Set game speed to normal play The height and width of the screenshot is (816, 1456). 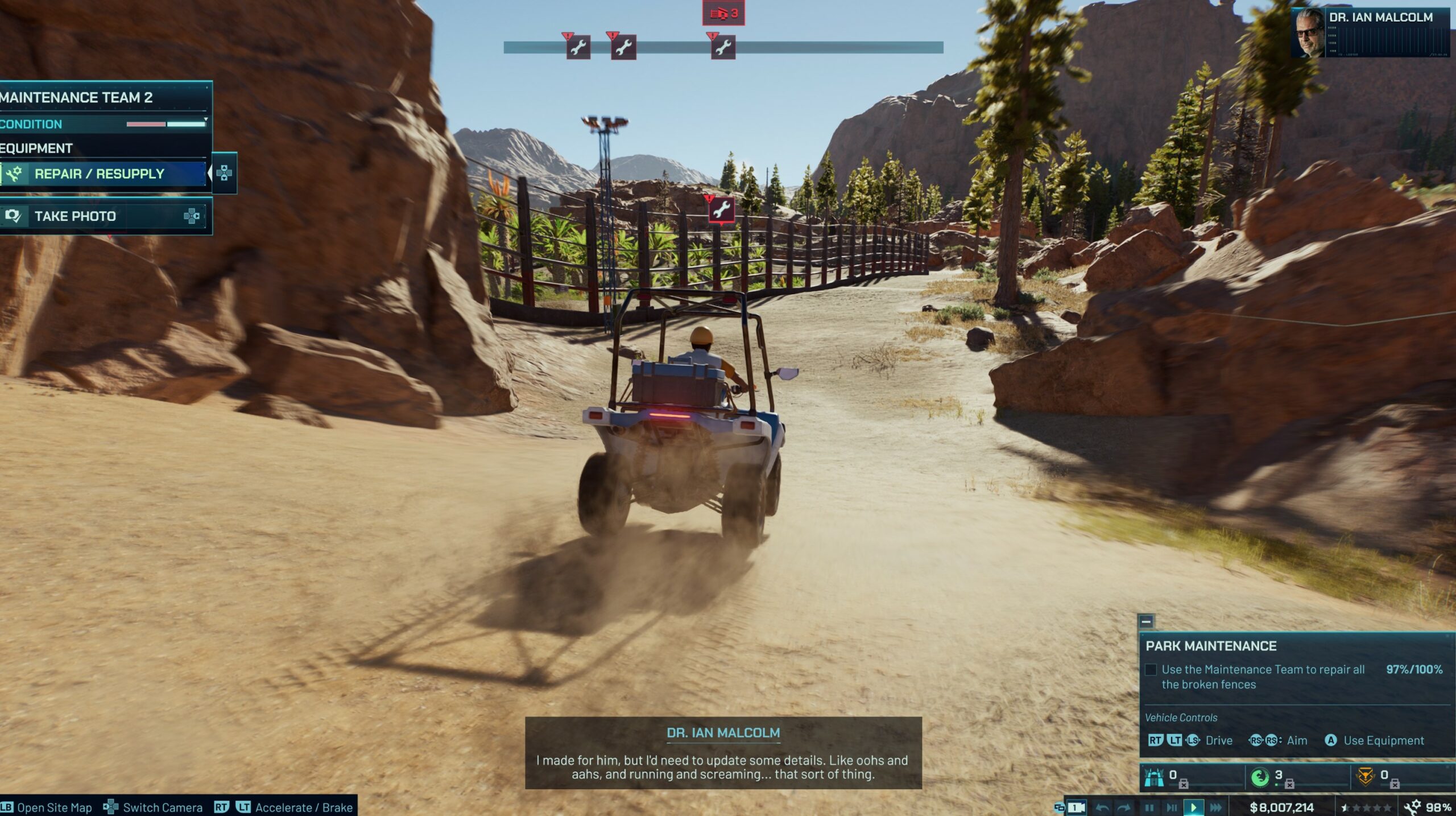click(x=1193, y=807)
